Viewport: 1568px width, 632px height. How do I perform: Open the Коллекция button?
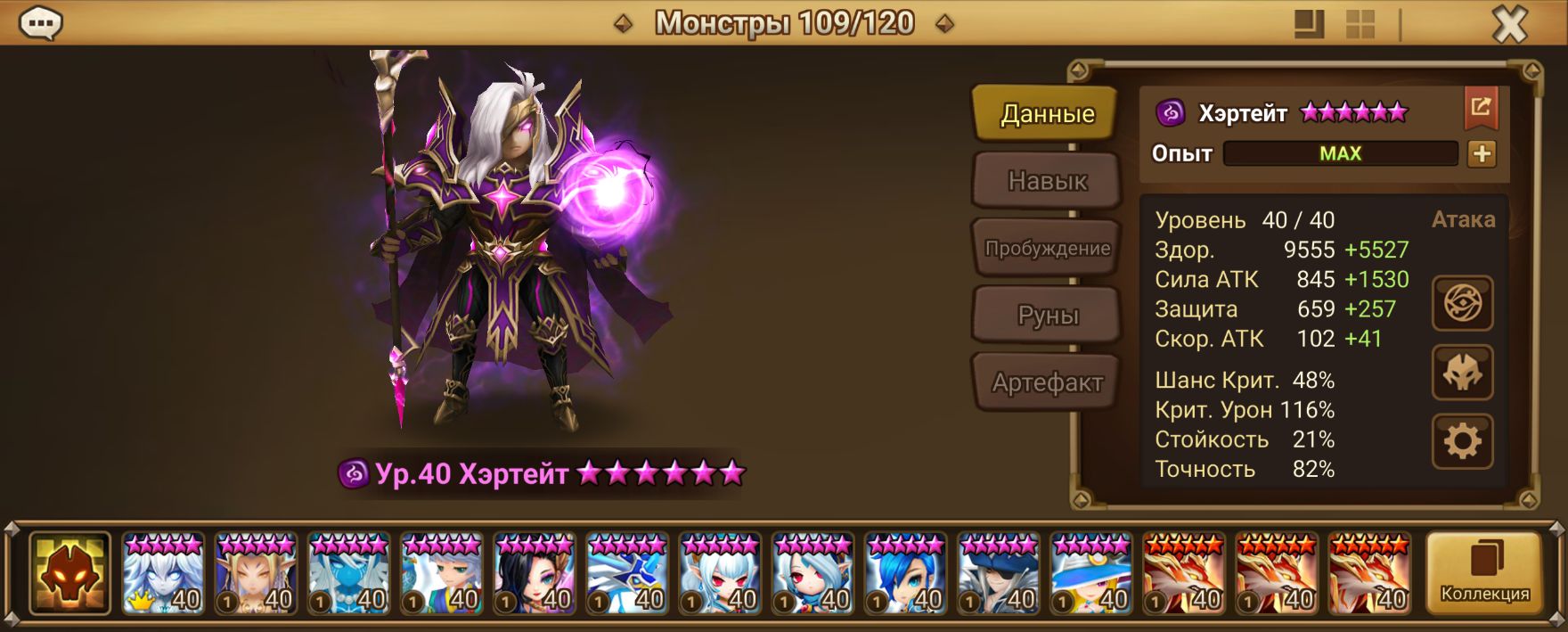[1484, 573]
